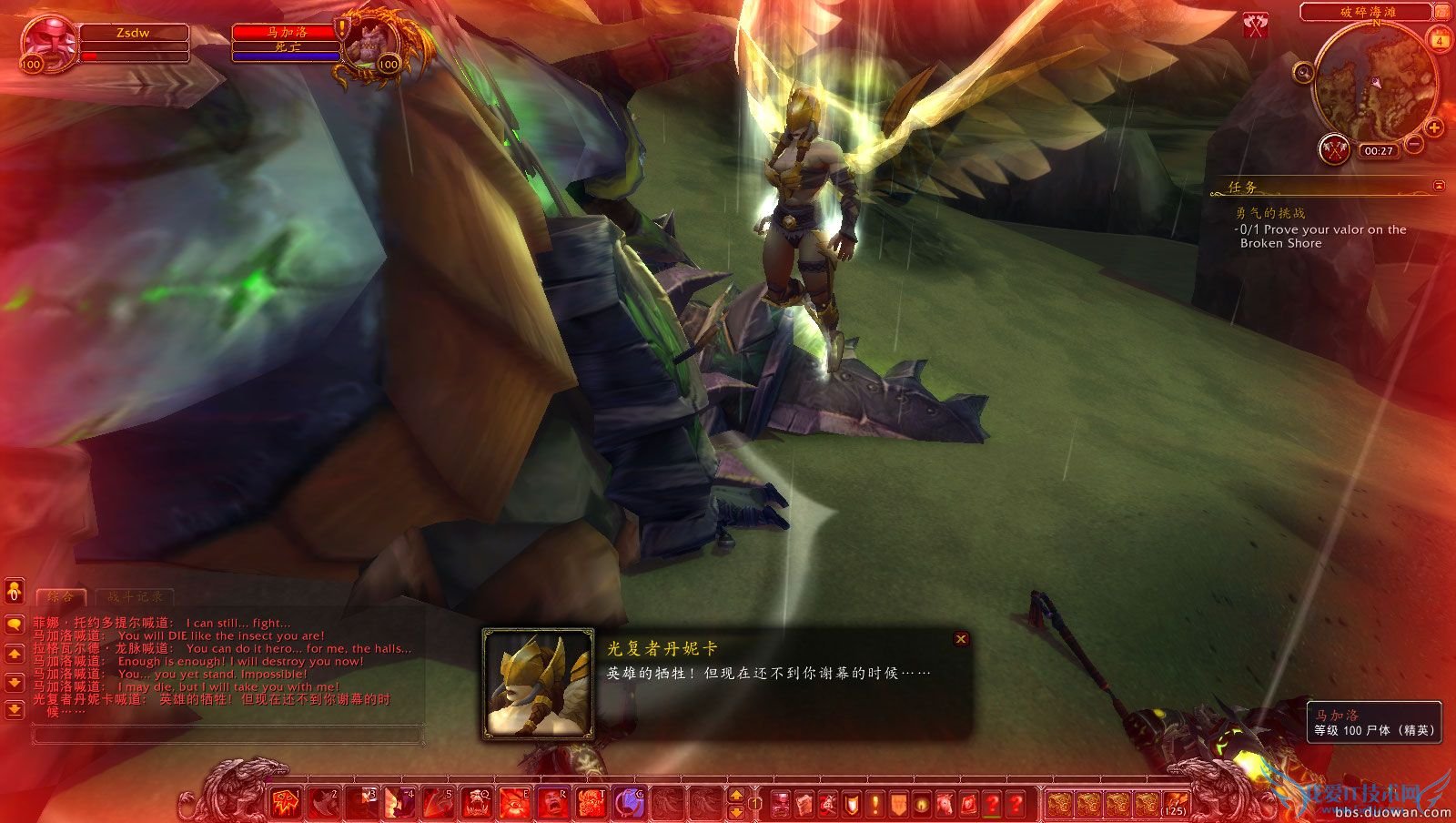This screenshot has height=823, width=1456.
Task: Switch to the 战斗记录 chat tab
Action: [134, 596]
